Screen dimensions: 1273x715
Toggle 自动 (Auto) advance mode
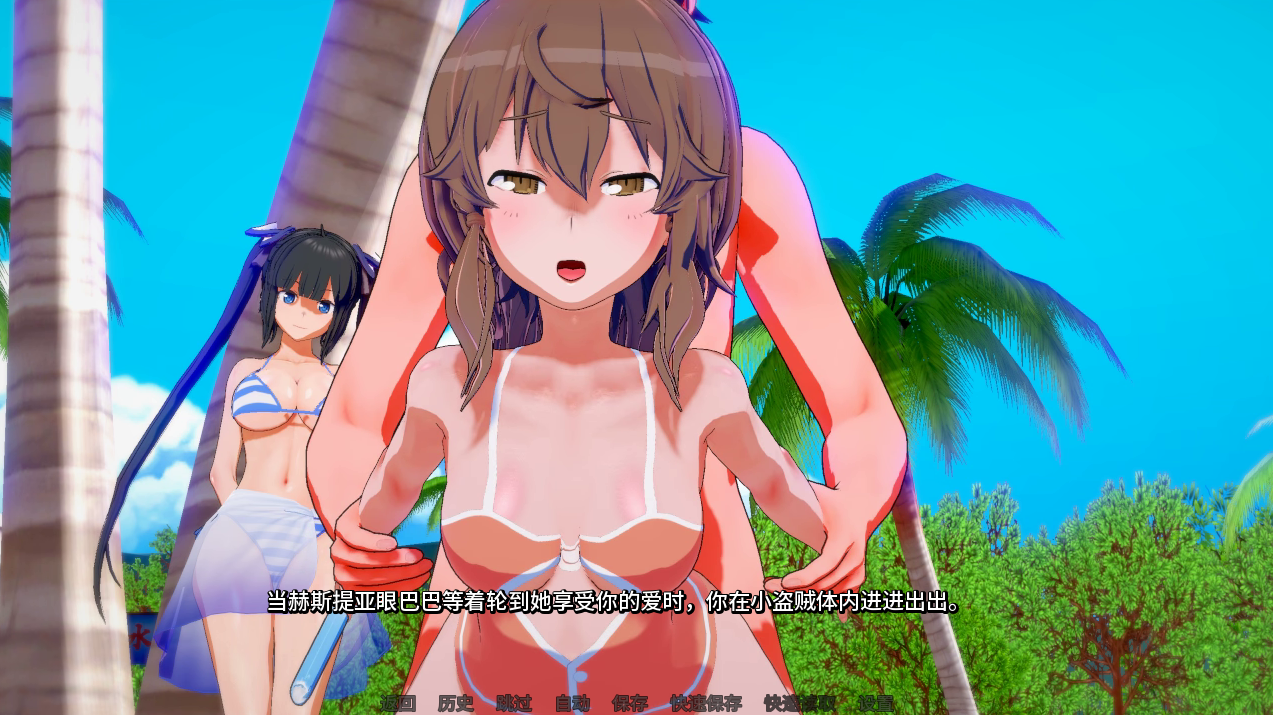(x=572, y=703)
